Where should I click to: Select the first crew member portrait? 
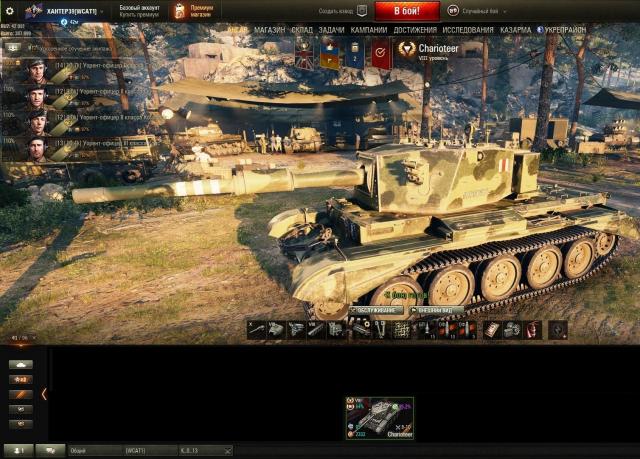click(36, 71)
